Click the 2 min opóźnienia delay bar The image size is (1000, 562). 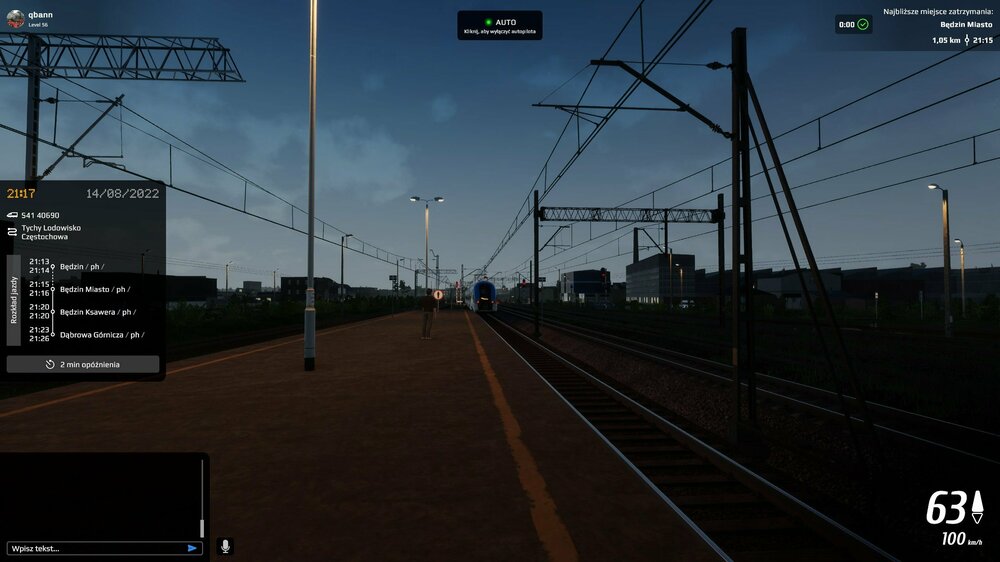coord(83,364)
